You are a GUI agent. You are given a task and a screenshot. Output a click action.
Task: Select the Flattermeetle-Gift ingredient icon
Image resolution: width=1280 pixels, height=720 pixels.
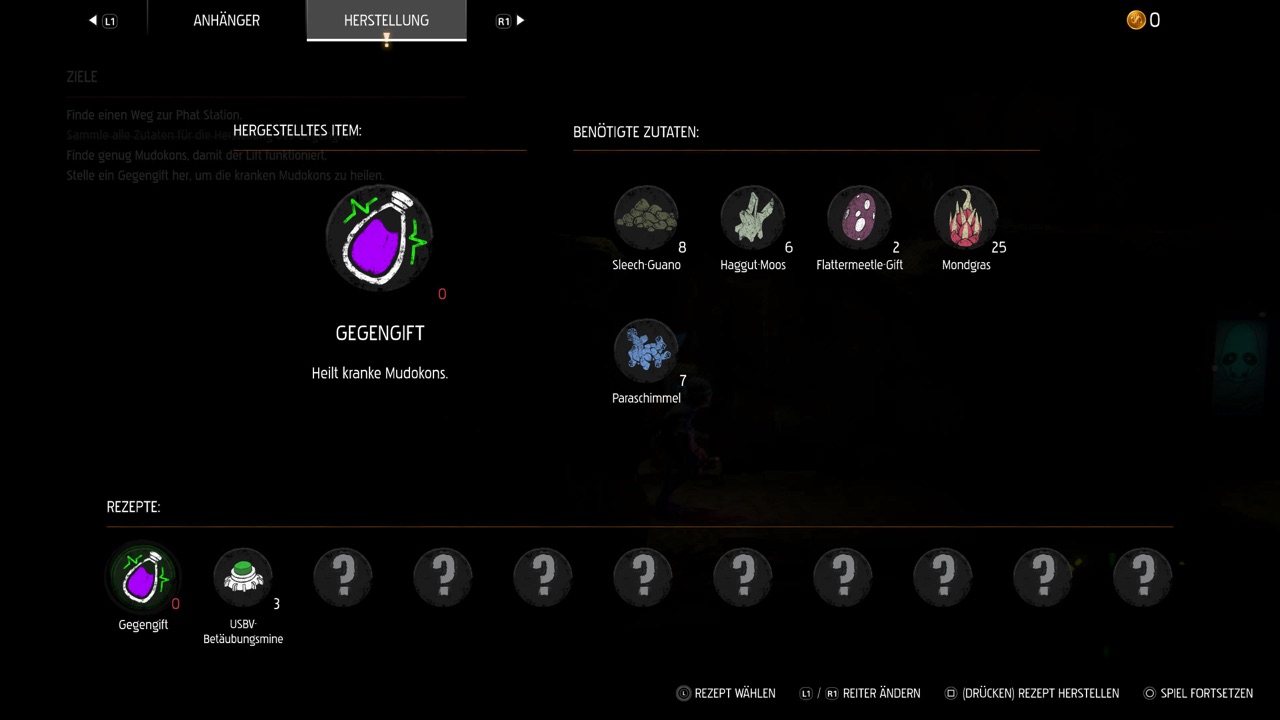coord(859,216)
